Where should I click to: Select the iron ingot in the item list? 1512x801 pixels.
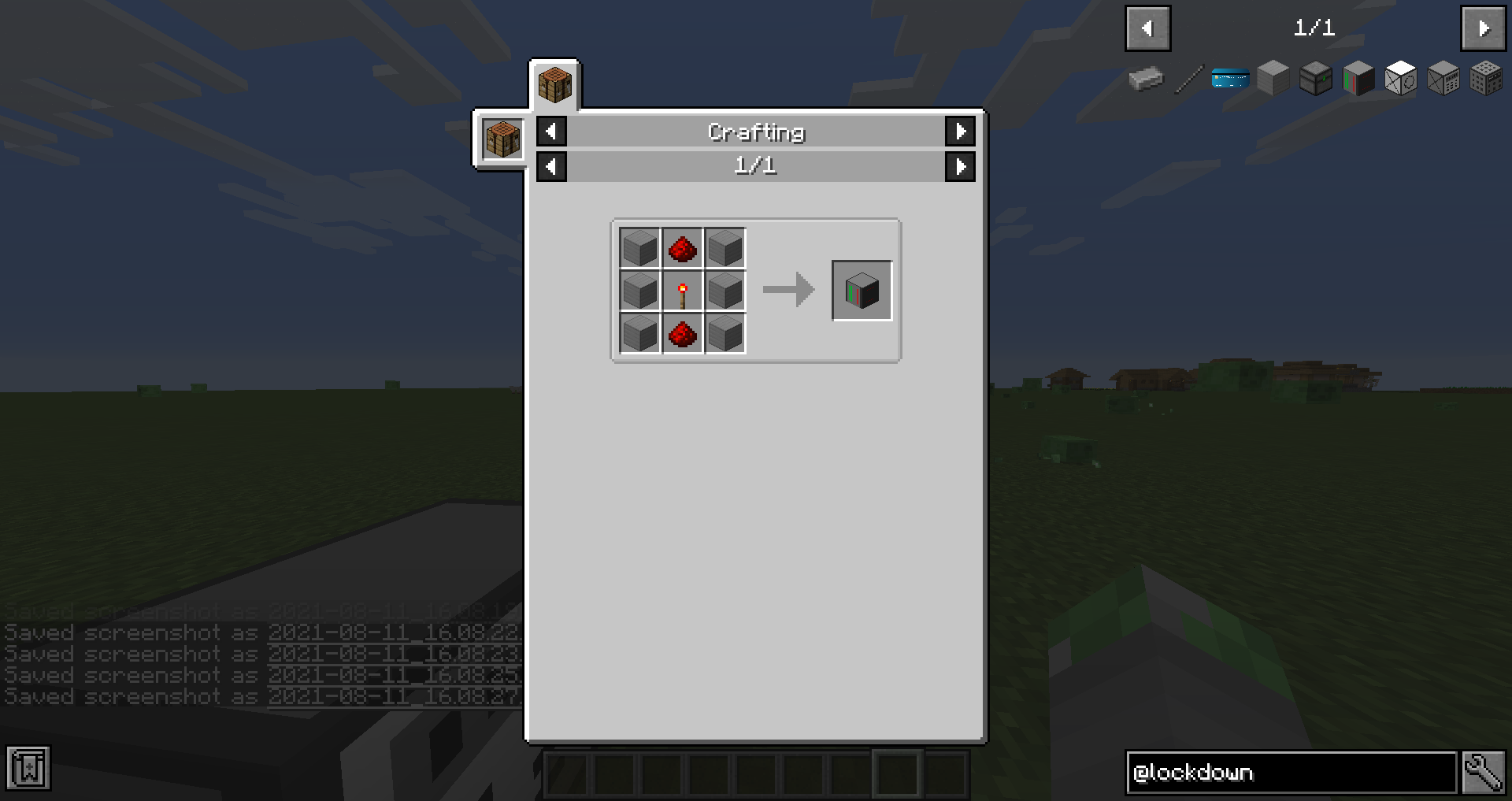pos(1146,79)
